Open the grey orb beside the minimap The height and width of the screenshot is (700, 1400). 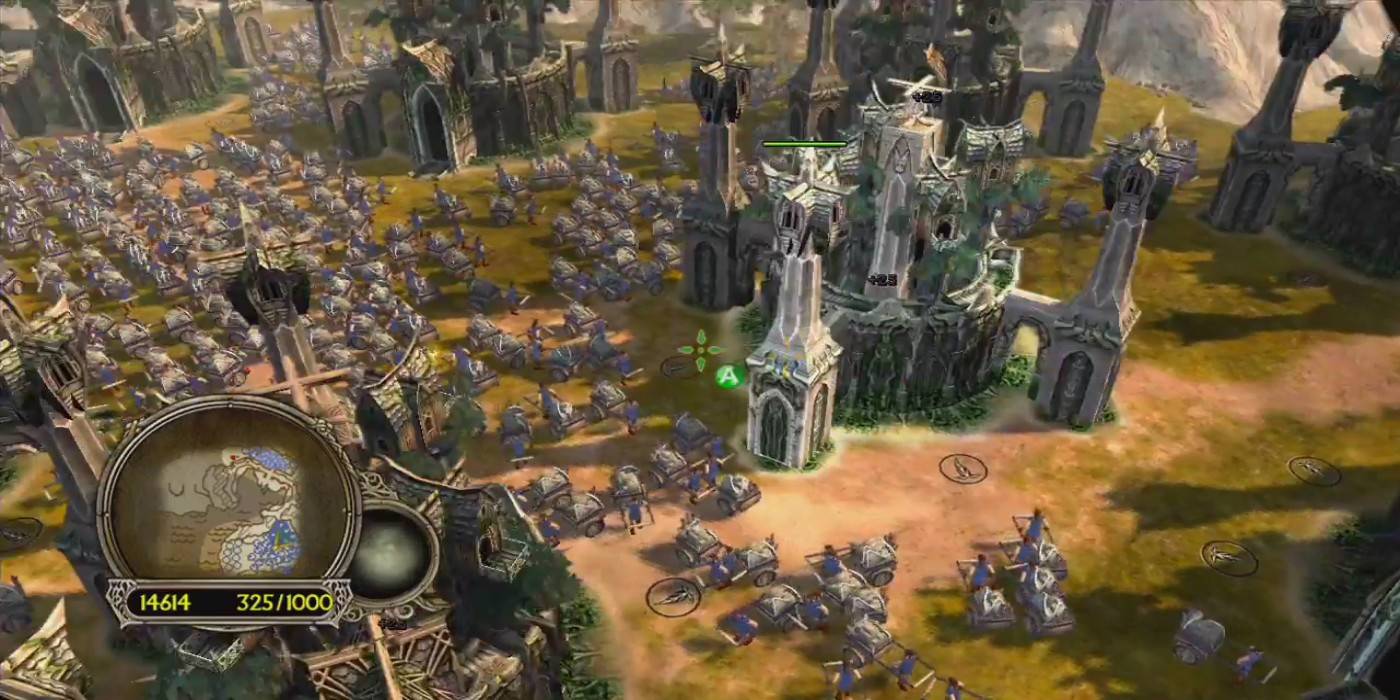(x=392, y=553)
